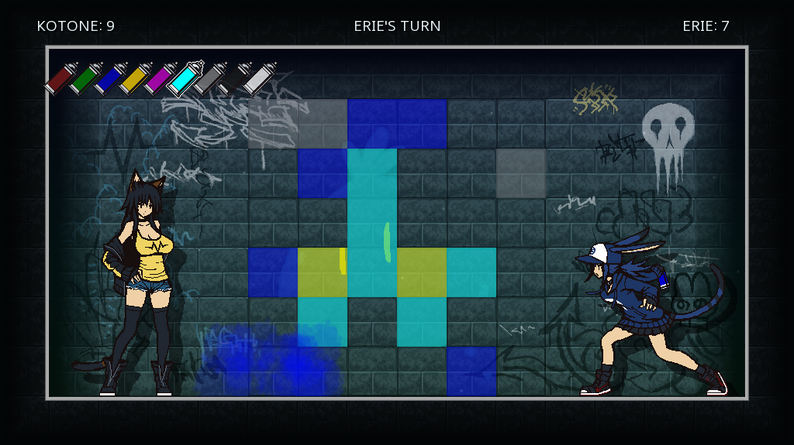This screenshot has height=445, width=794.
Task: Select the yellow spray paint can
Action: point(135,78)
